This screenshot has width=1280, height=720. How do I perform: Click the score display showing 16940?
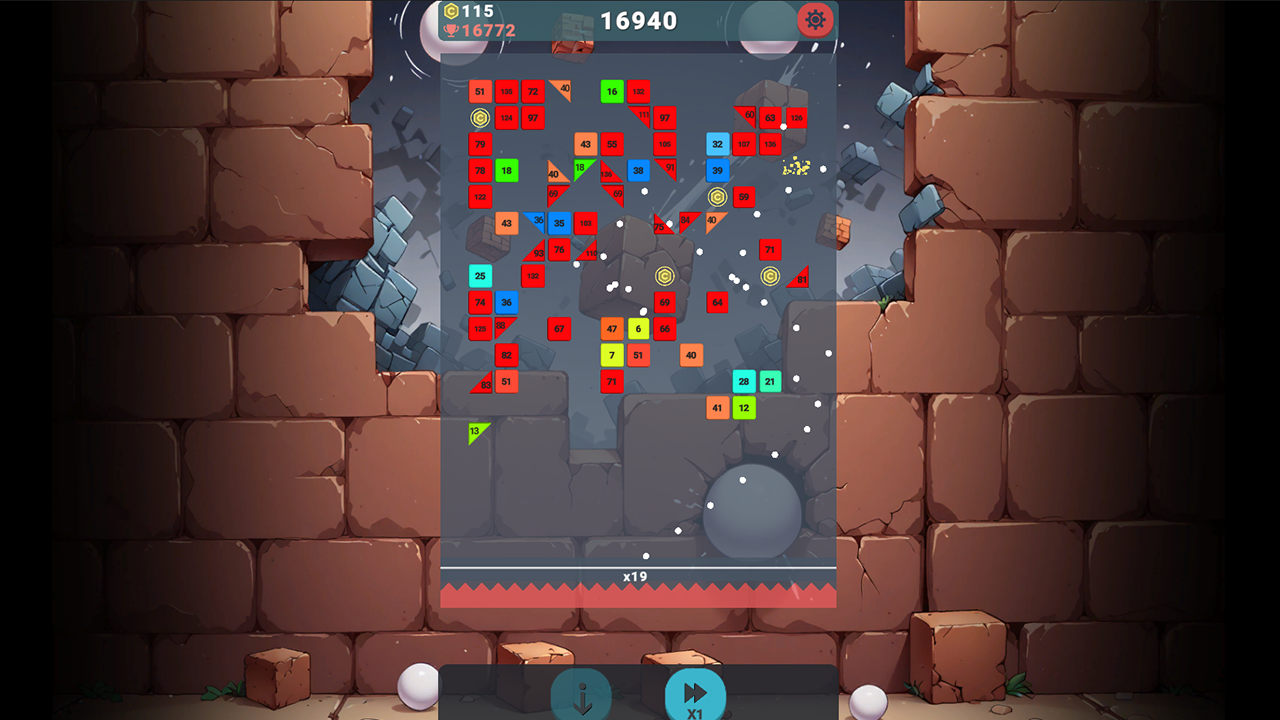point(637,19)
